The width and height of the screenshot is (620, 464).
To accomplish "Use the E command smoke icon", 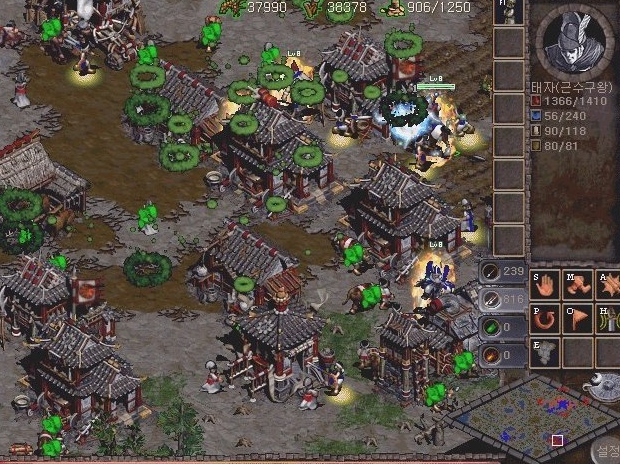I will pos(544,353).
